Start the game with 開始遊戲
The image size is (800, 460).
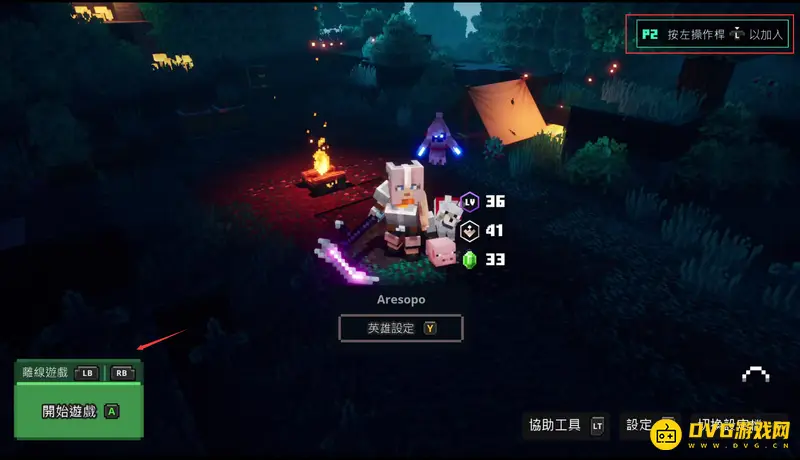(x=79, y=411)
